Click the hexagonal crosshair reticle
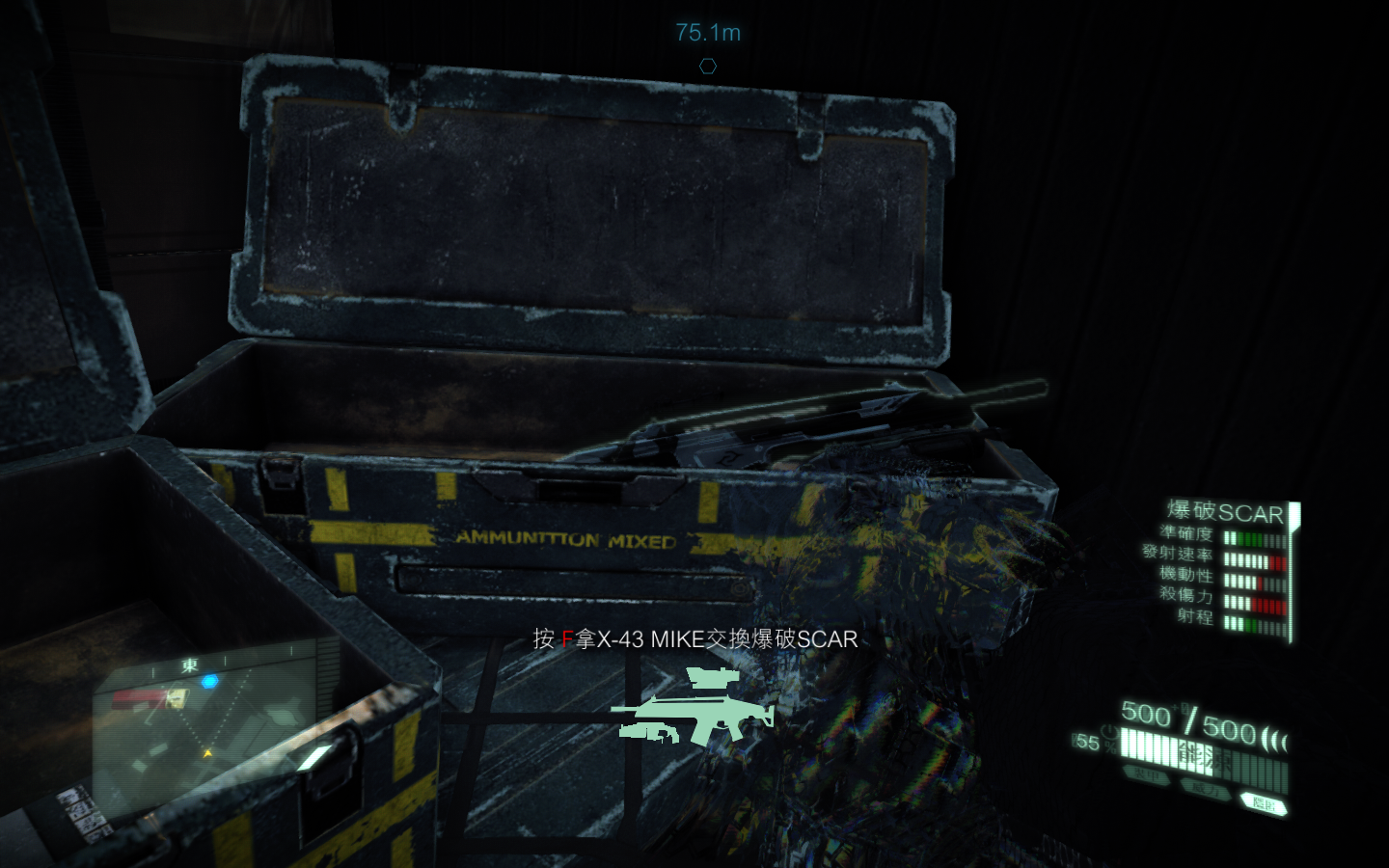 709,65
